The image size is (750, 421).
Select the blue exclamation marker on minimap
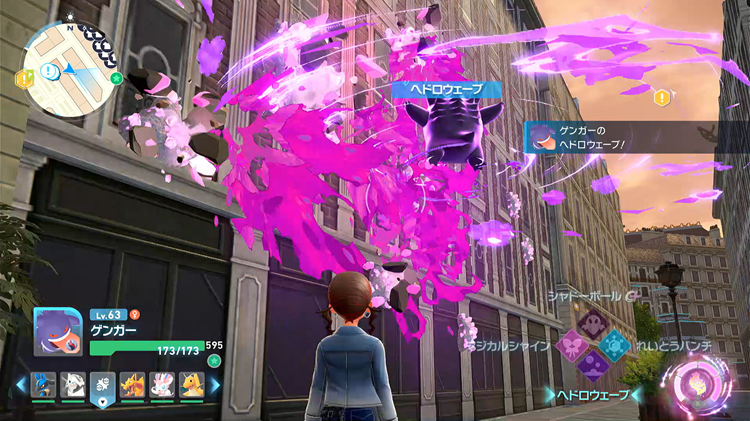click(50, 71)
